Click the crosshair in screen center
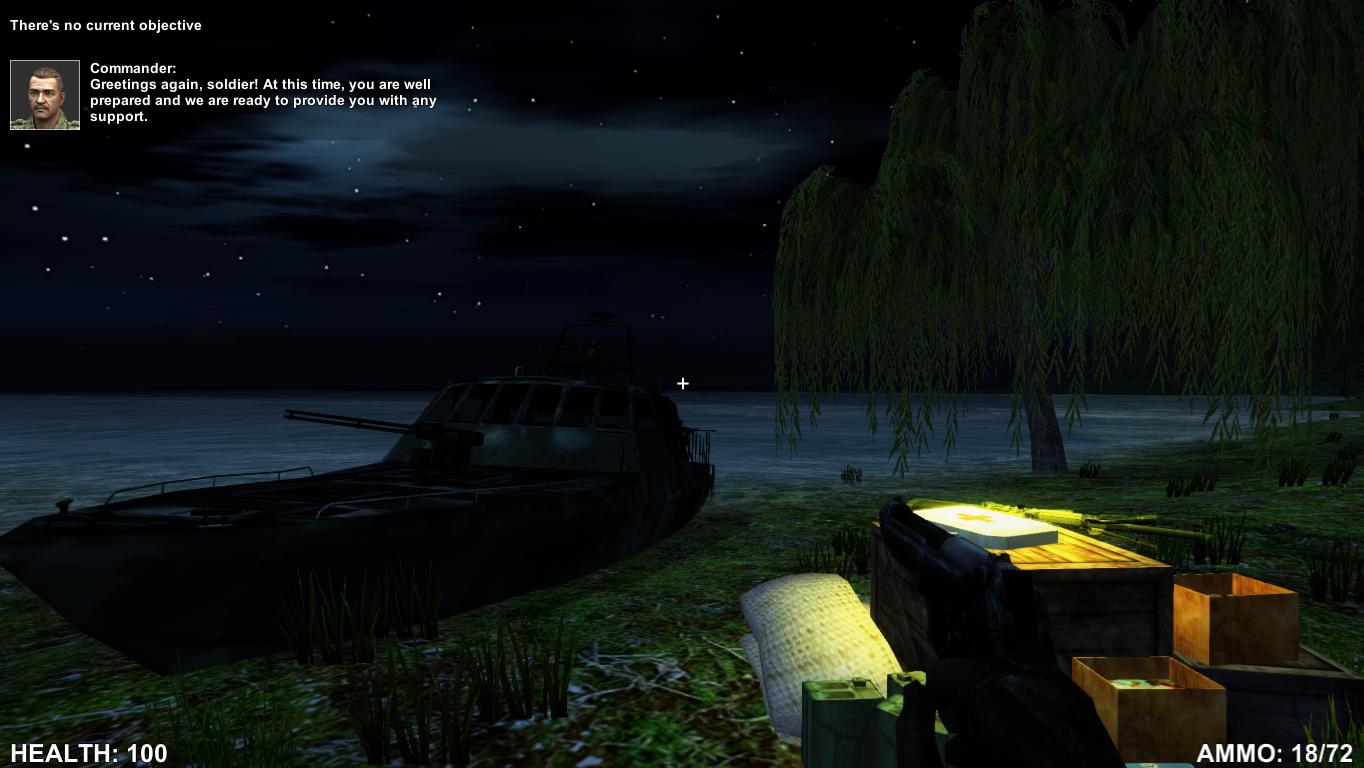This screenshot has width=1364, height=768. click(683, 383)
